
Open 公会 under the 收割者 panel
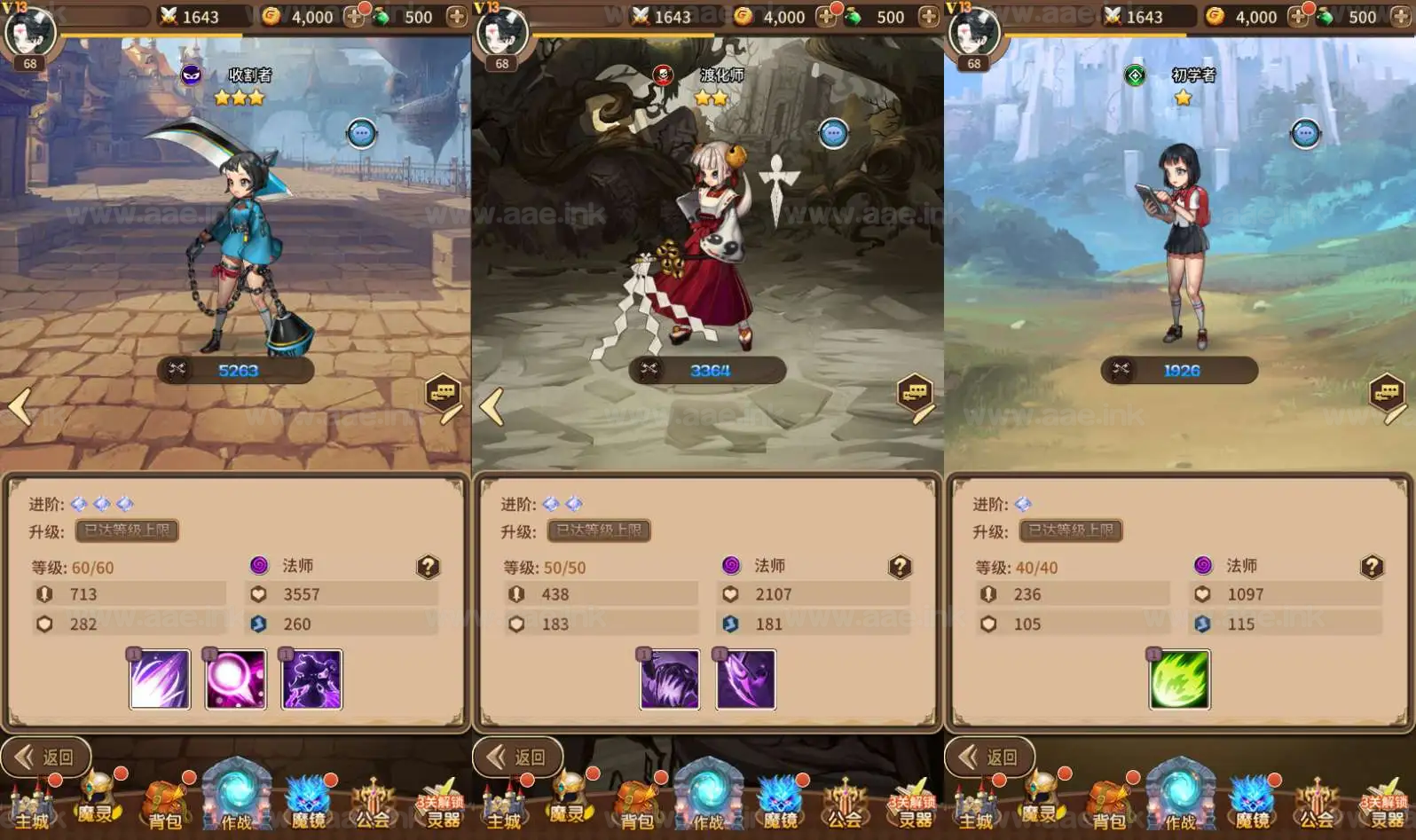373,804
